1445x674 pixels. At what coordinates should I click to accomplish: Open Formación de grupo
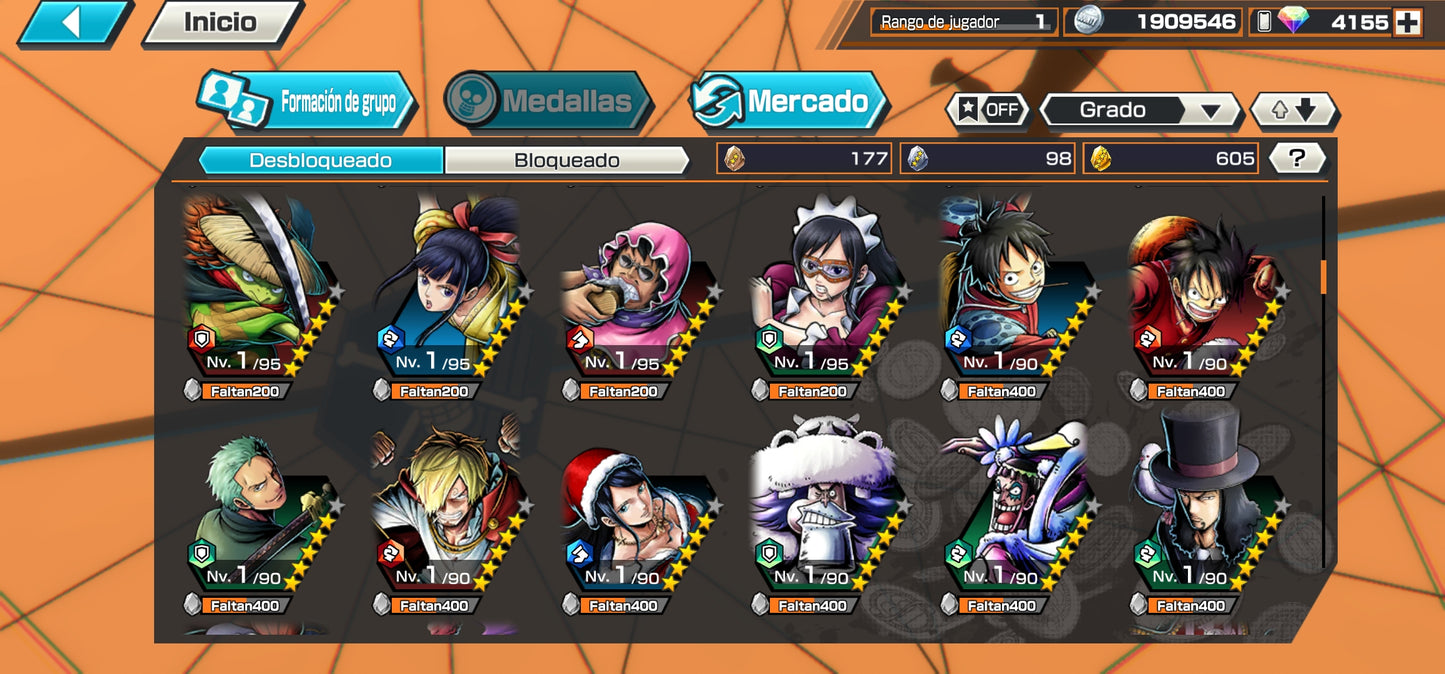307,102
